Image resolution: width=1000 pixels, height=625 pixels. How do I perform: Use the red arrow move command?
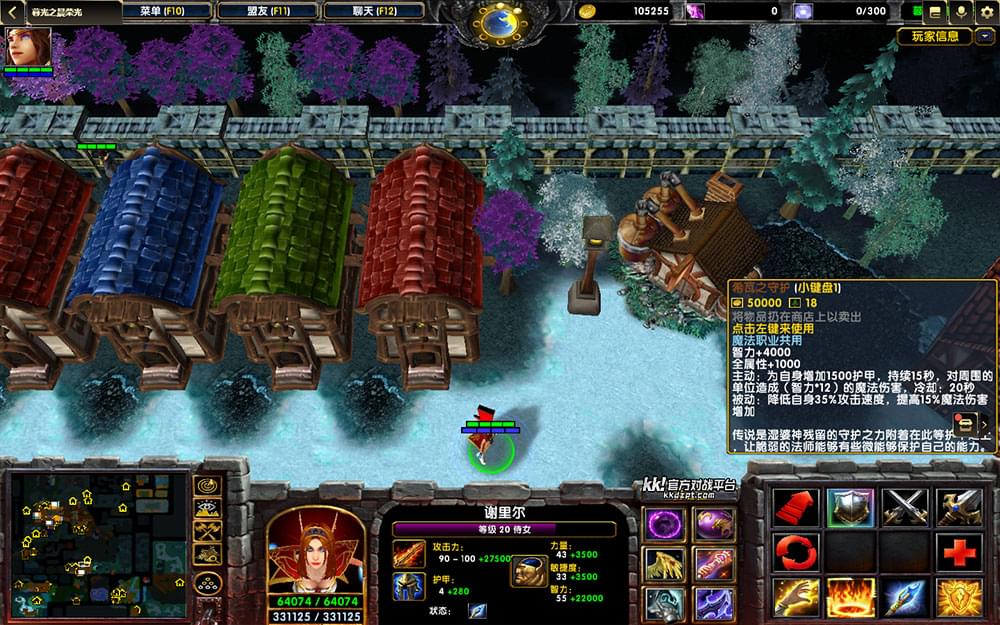795,507
